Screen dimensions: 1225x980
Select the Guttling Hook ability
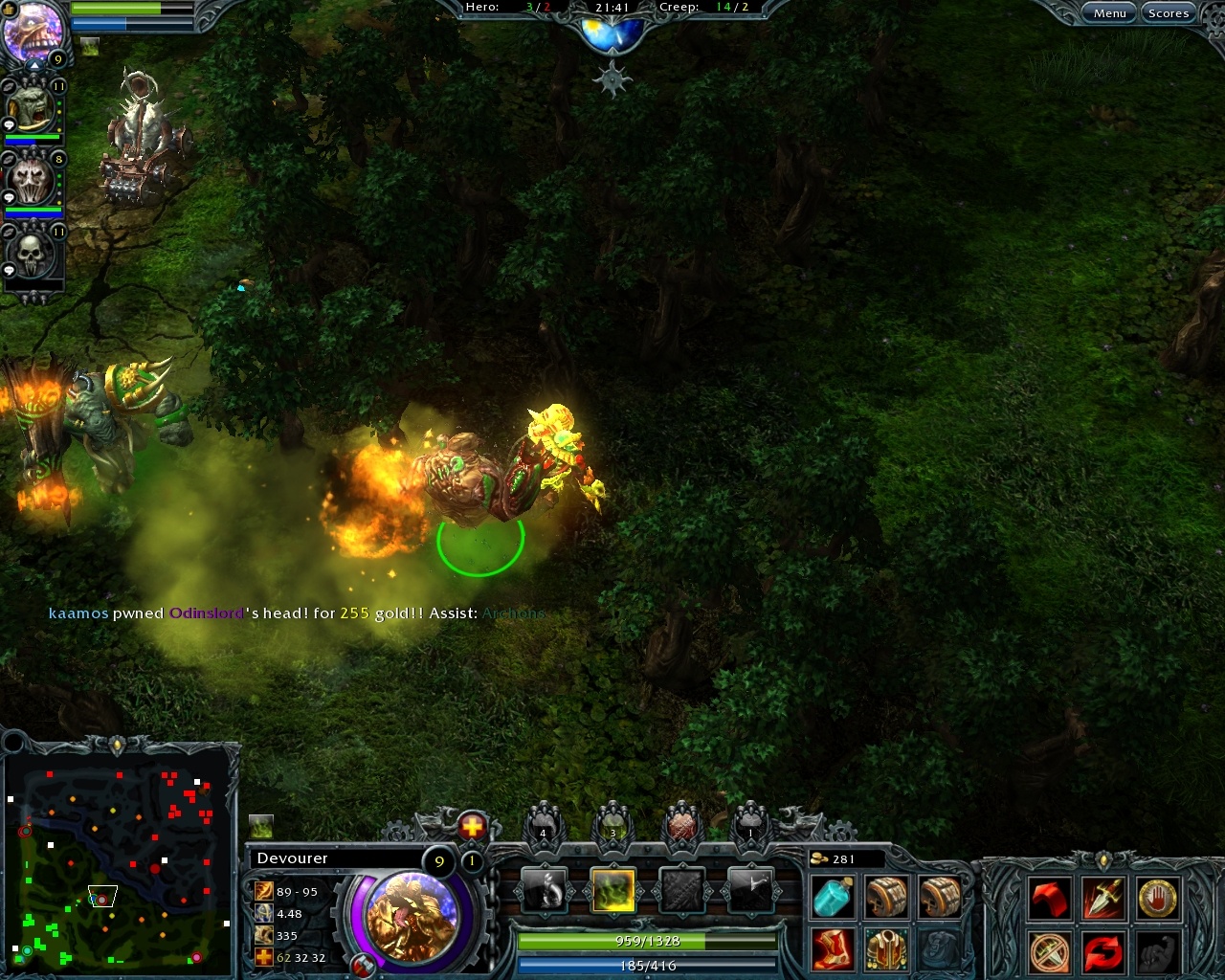pos(545,891)
